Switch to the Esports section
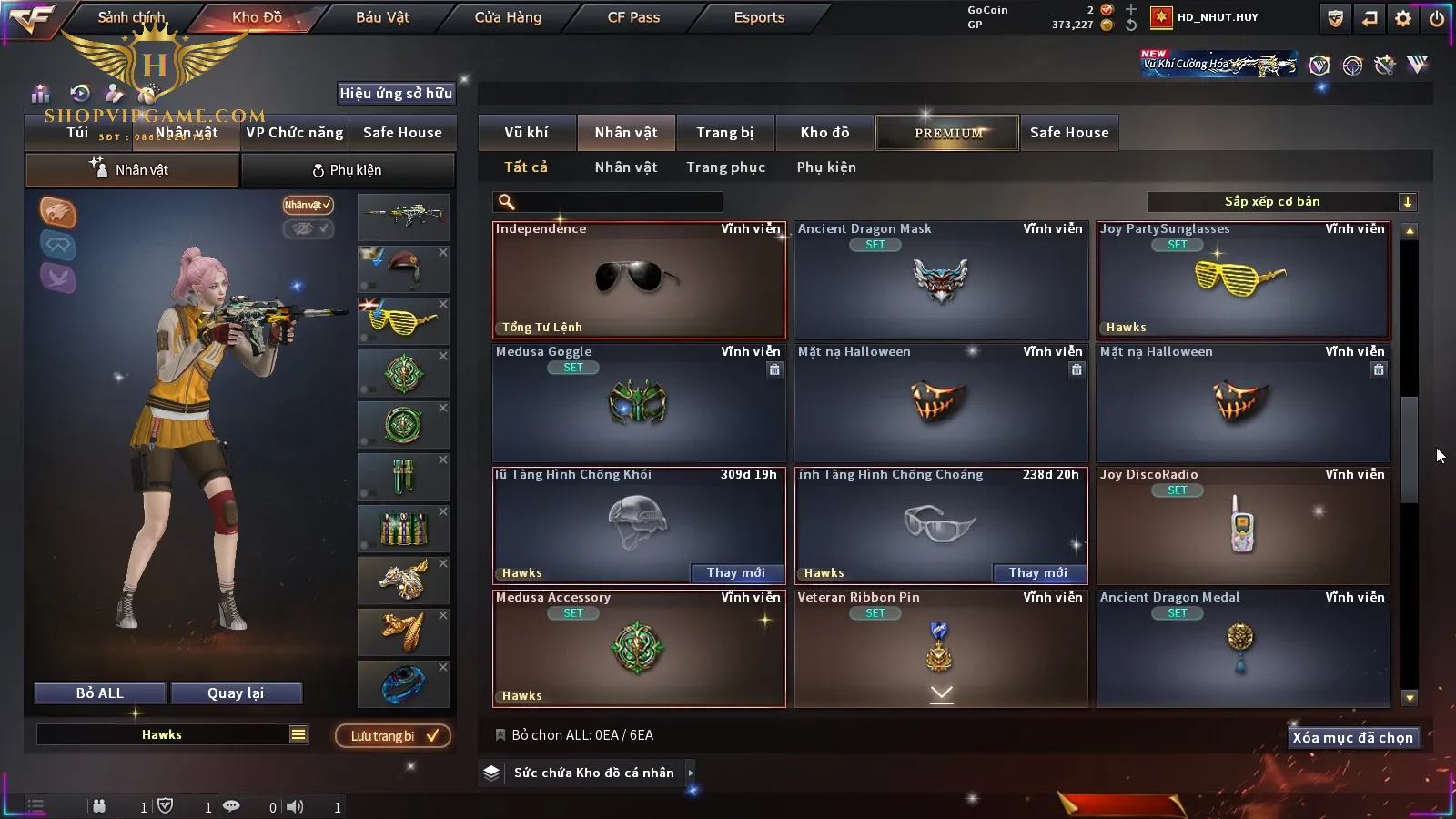This screenshot has height=819, width=1456. point(759,17)
